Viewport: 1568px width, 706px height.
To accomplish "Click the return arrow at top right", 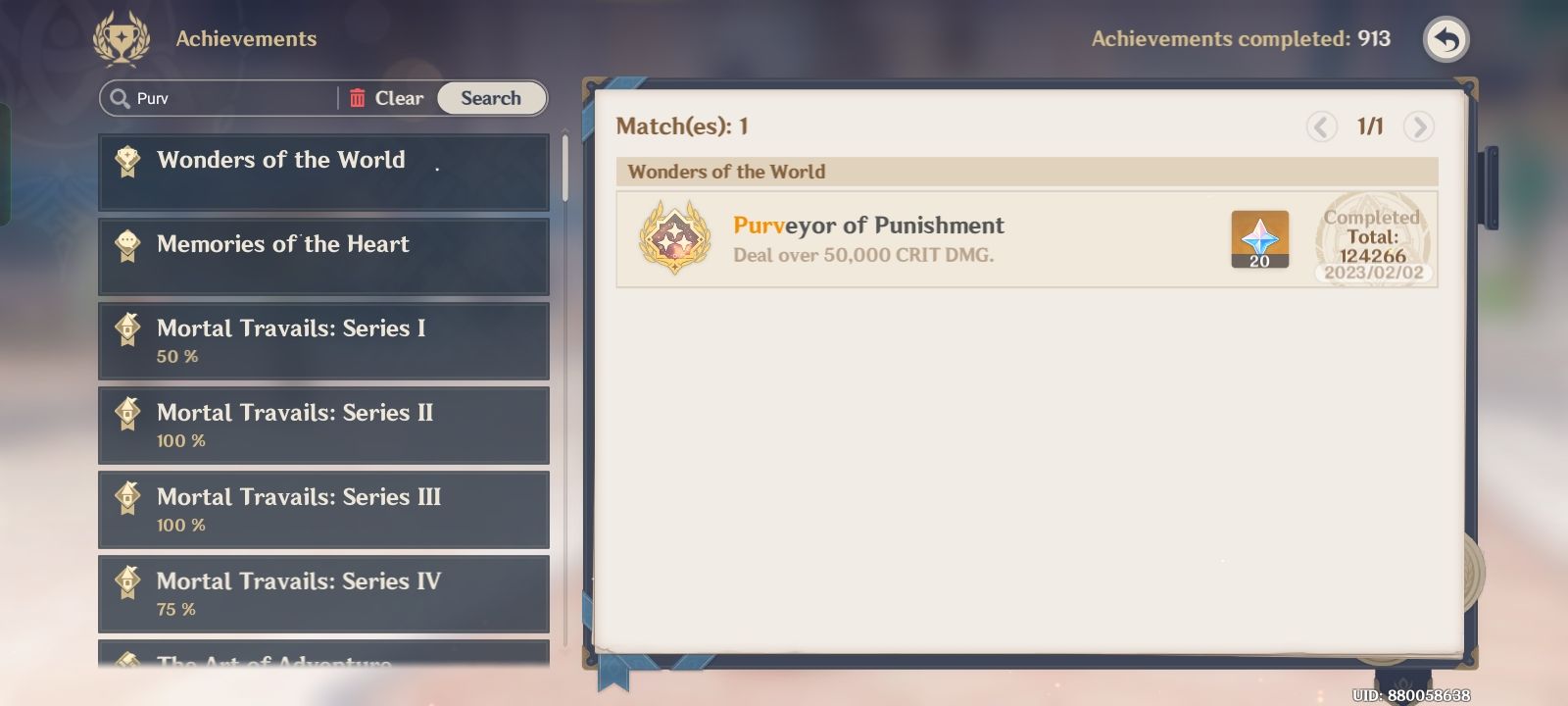I will (1446, 39).
